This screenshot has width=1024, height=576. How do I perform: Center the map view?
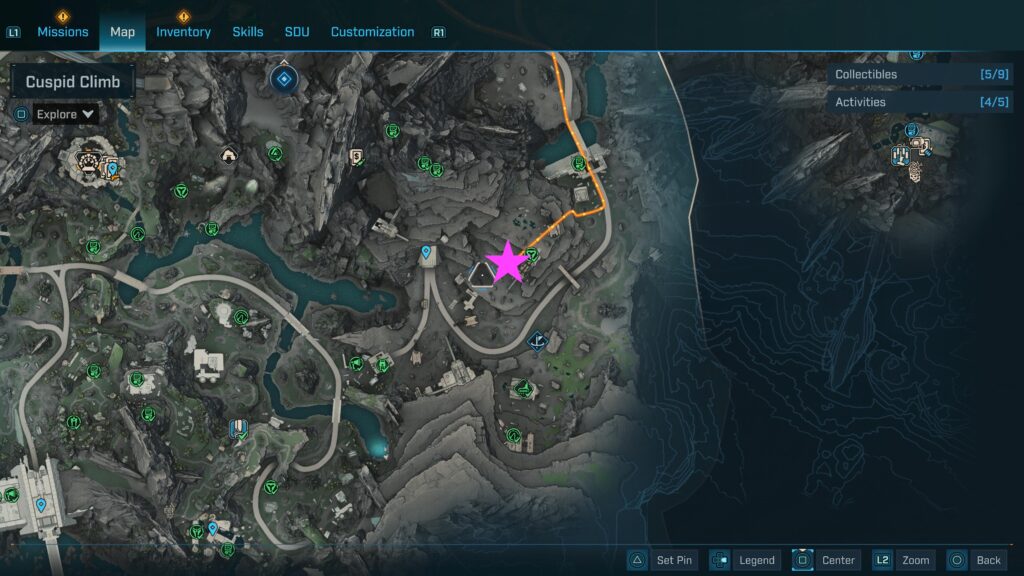pos(826,560)
